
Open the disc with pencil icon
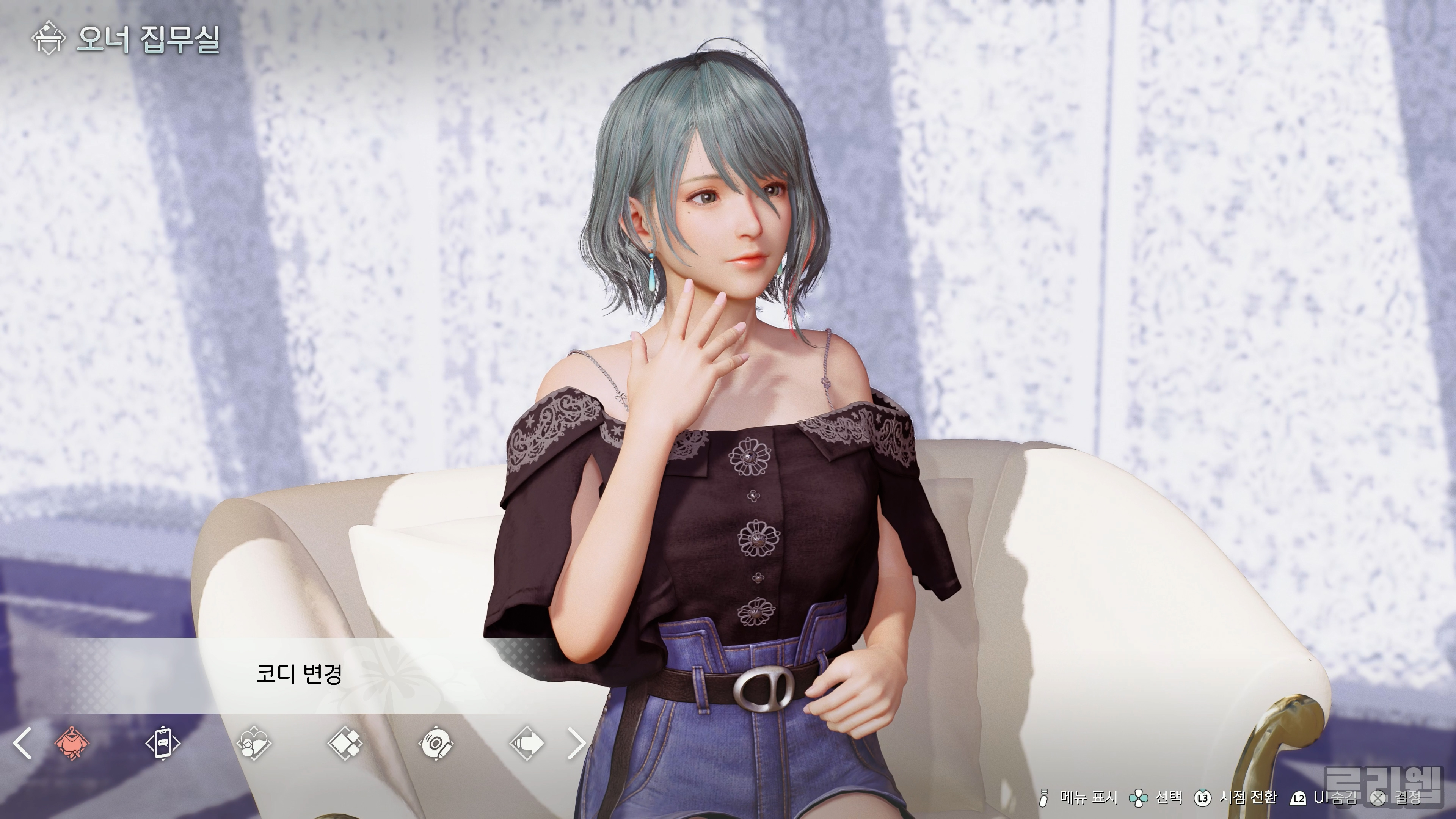[x=436, y=743]
